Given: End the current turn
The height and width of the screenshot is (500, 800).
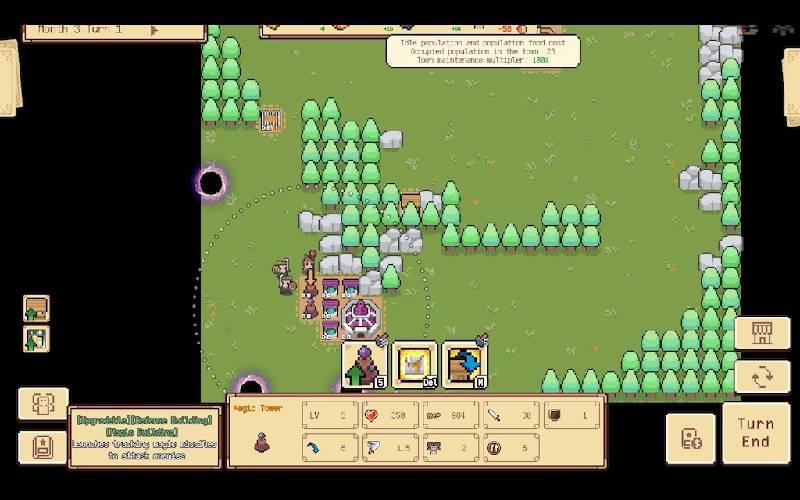Looking at the screenshot, I should point(755,432).
